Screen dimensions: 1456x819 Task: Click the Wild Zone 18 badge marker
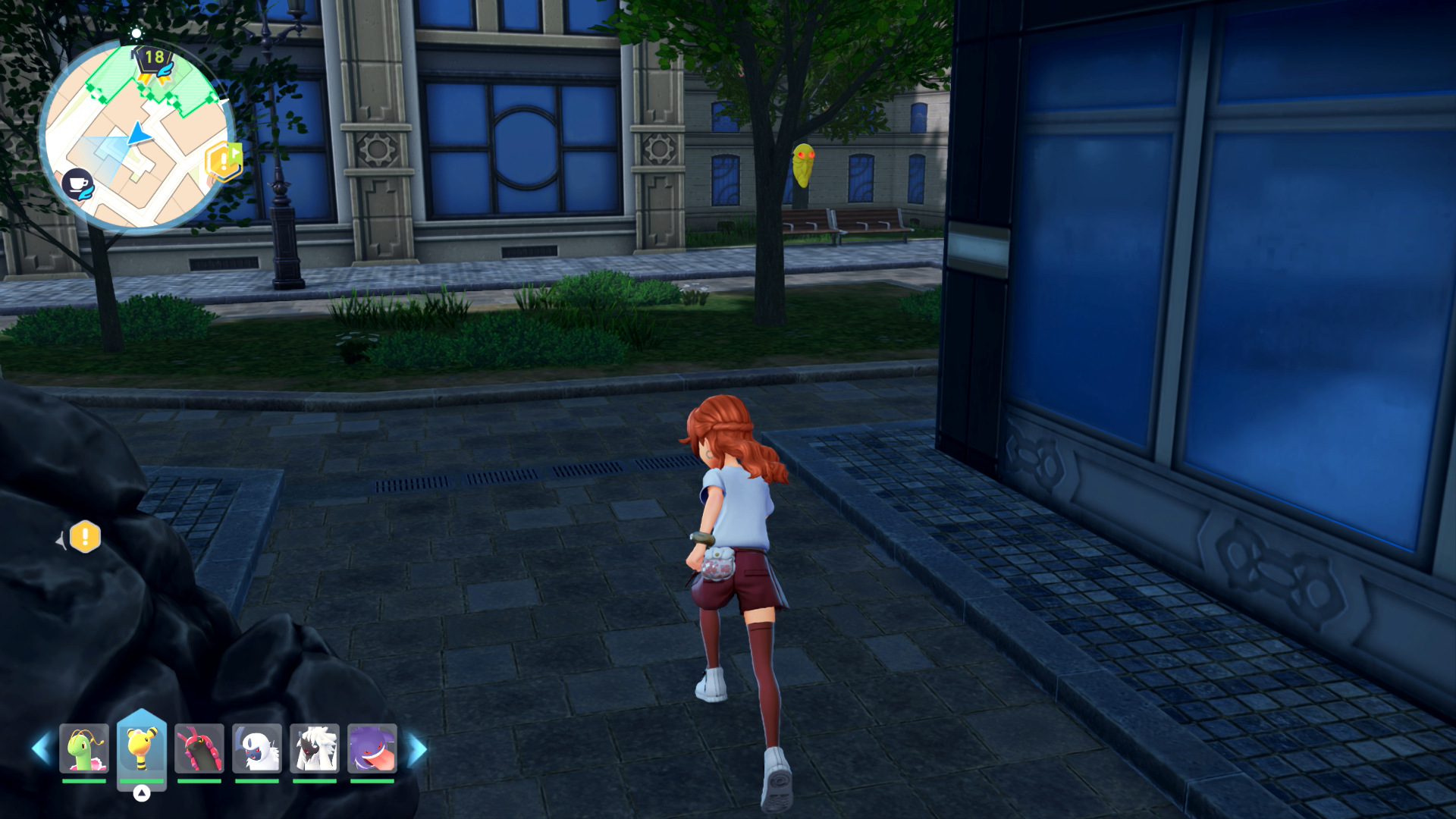(154, 61)
